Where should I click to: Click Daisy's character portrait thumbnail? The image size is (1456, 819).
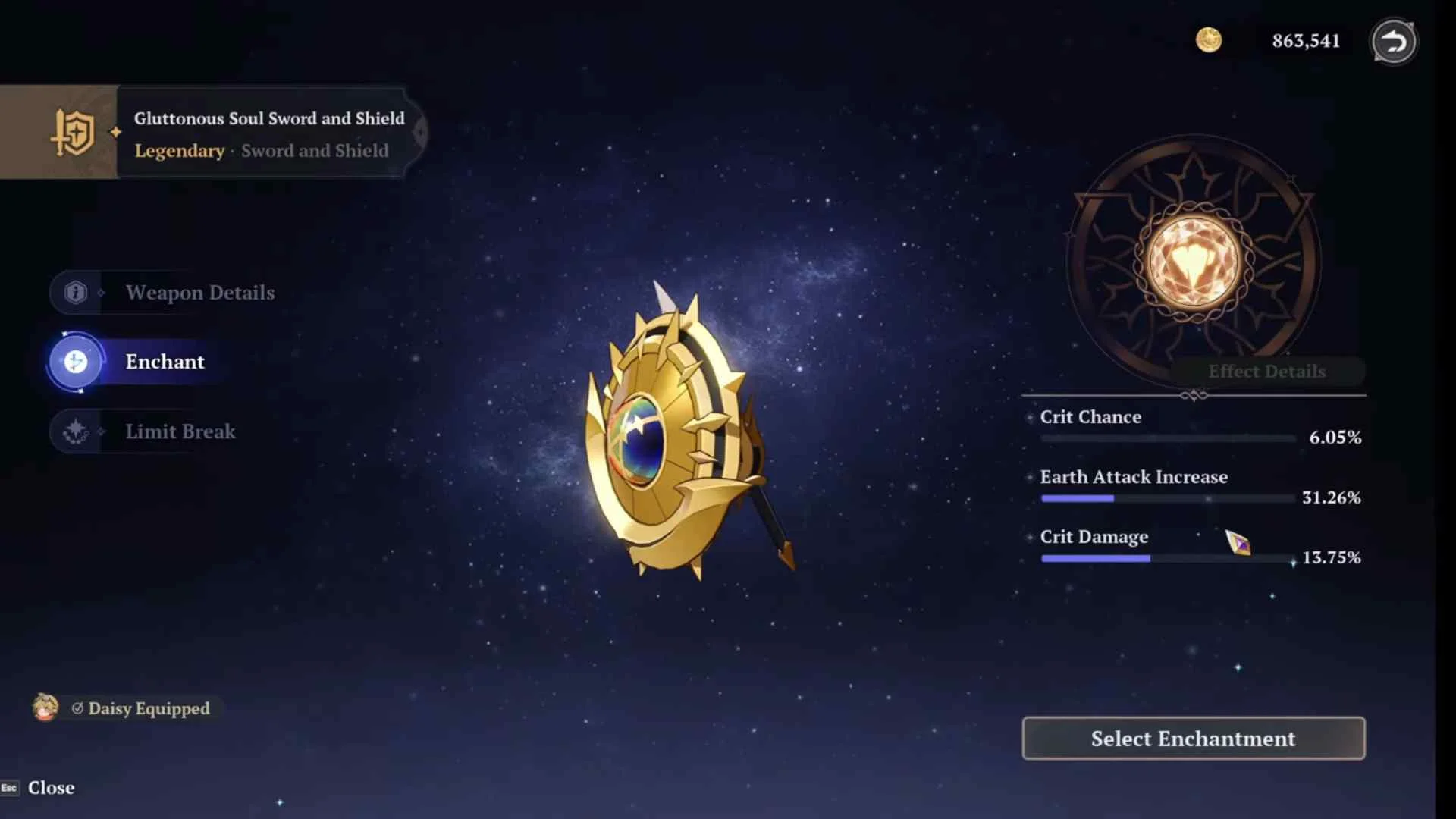pyautogui.click(x=45, y=708)
